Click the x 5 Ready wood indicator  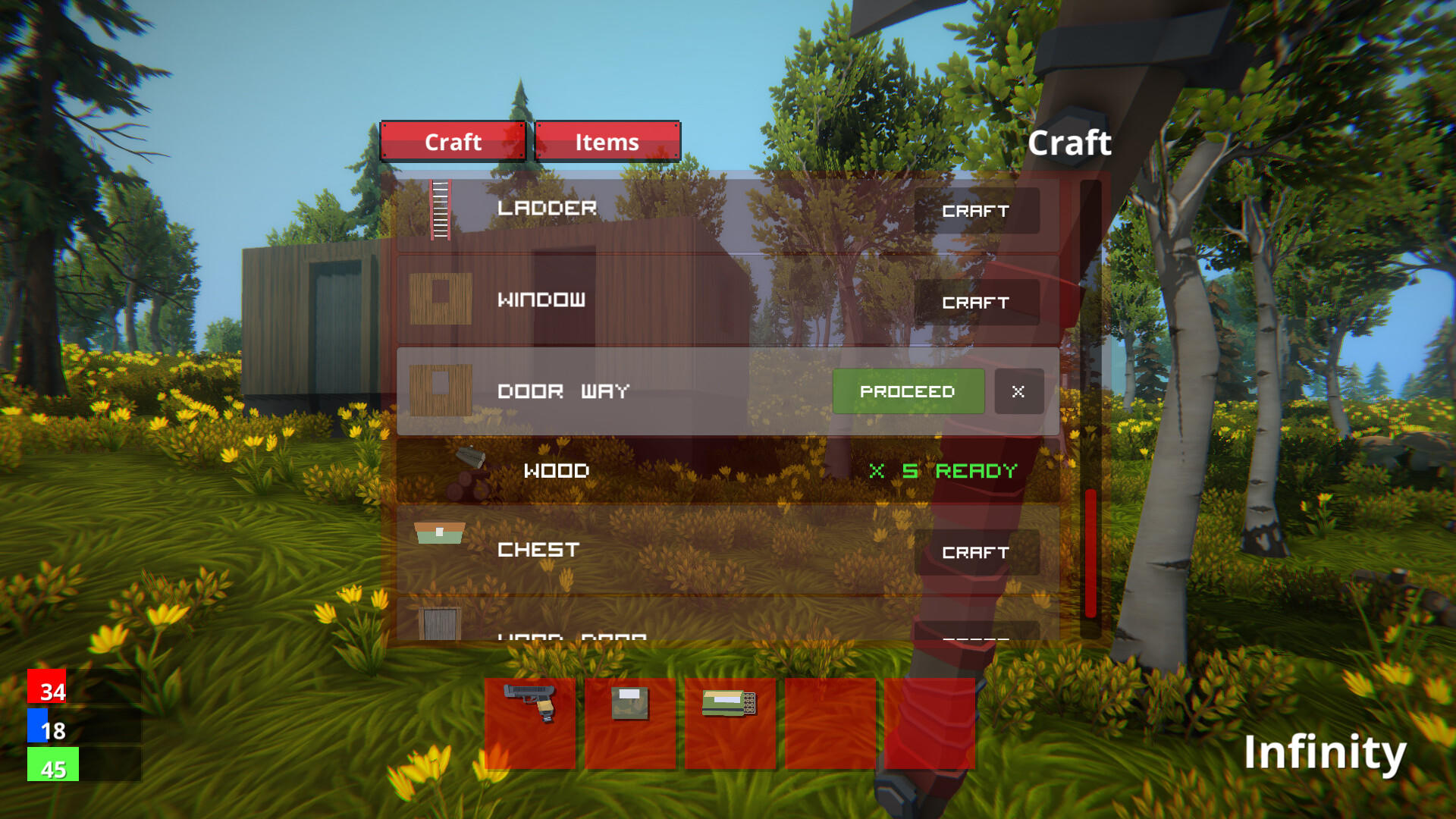(943, 471)
